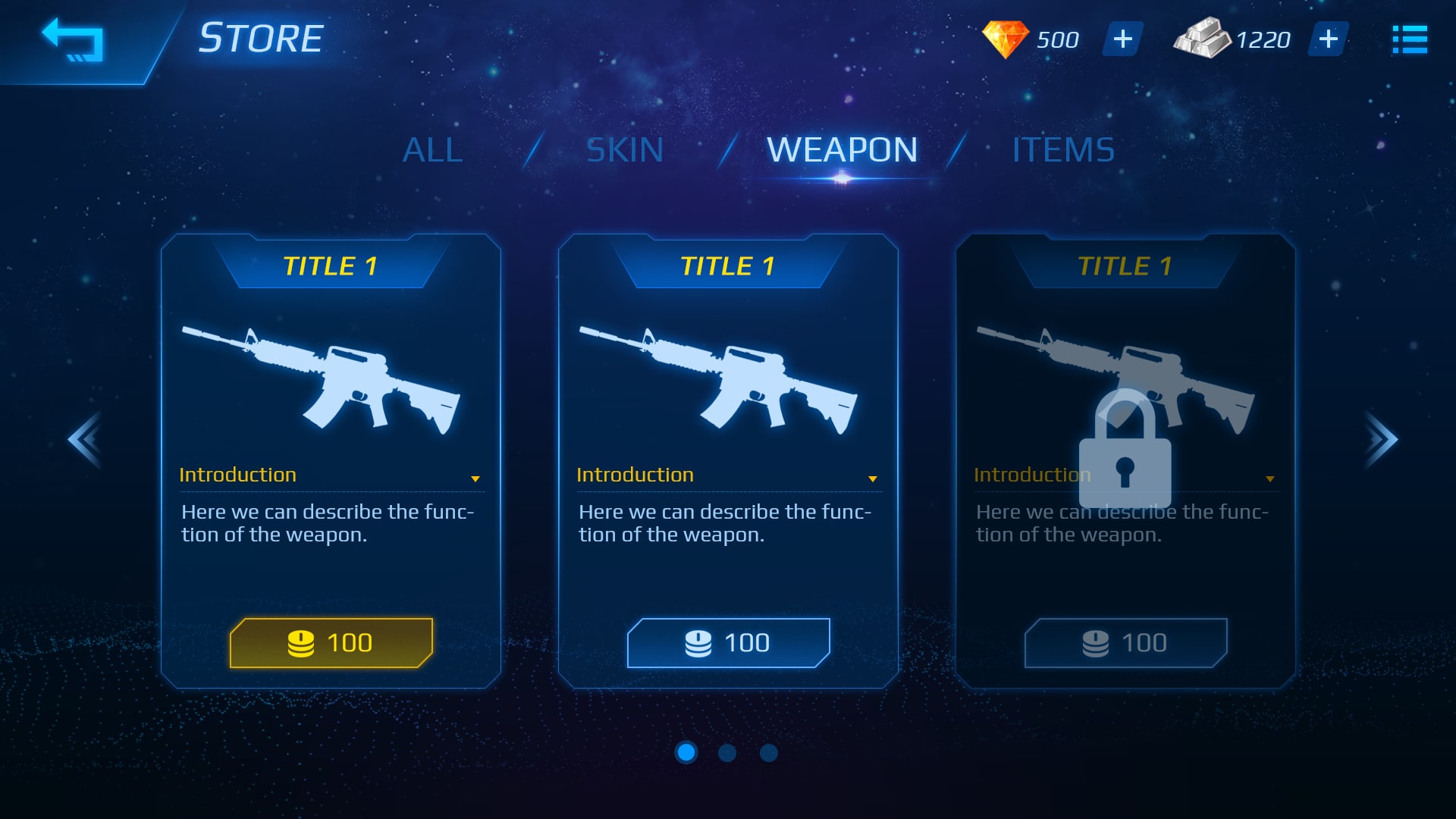Show the previous page of weapons

coord(85,440)
